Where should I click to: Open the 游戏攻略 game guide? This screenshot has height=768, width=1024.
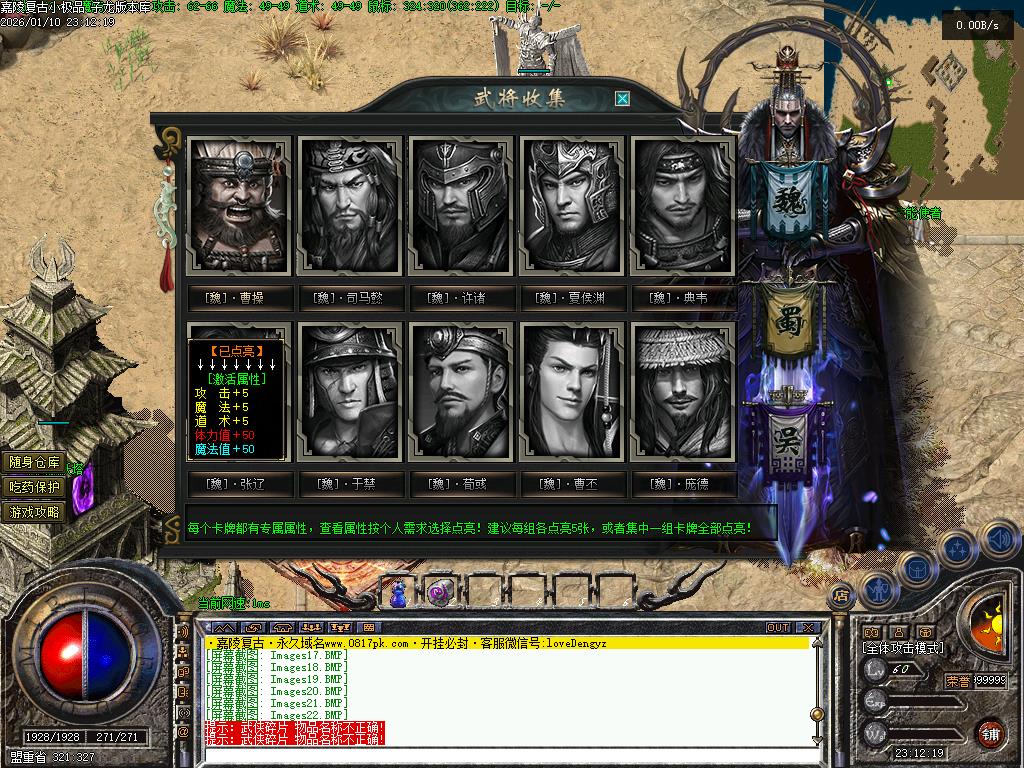35,512
